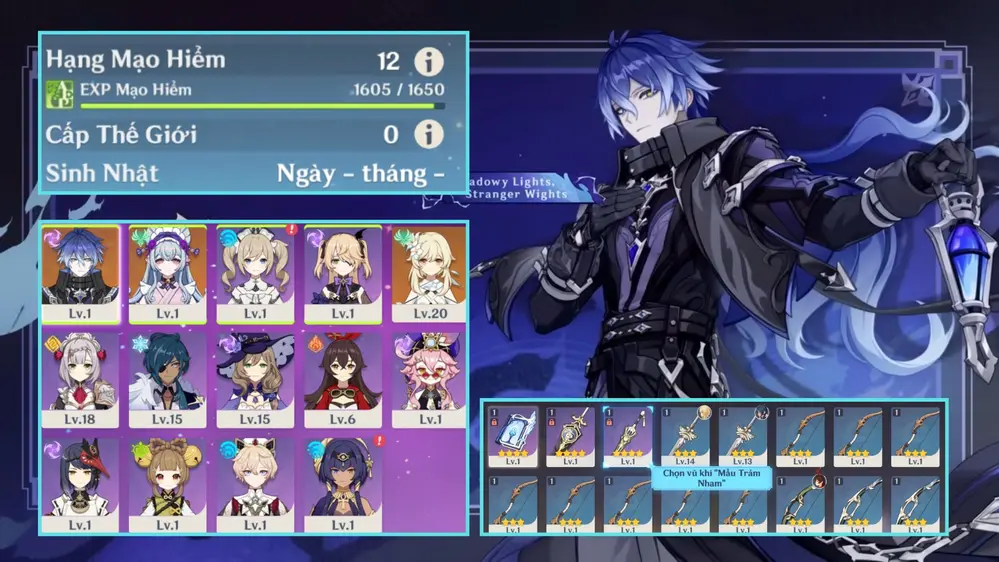Pick Fischl's character portrait
Image resolution: width=999 pixels, height=562 pixels.
pos(342,270)
